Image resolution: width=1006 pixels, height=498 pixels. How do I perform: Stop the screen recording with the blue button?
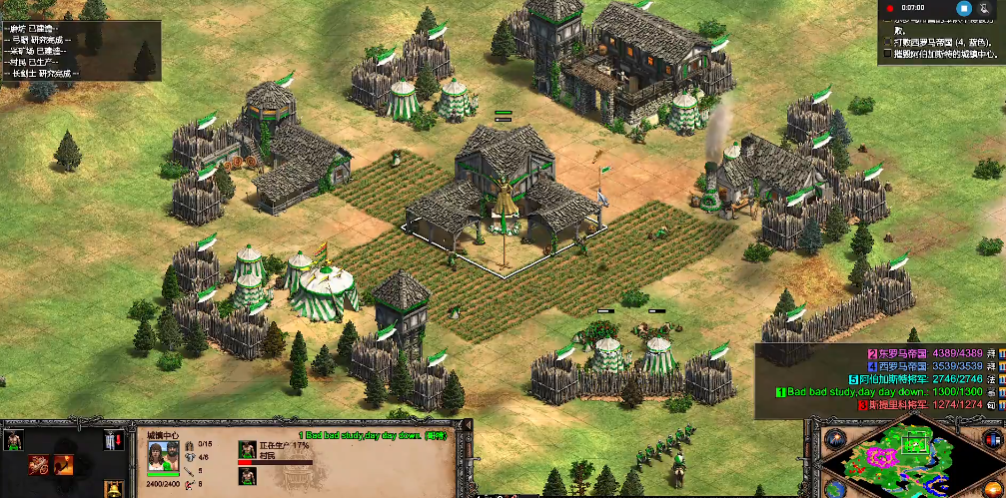point(965,8)
